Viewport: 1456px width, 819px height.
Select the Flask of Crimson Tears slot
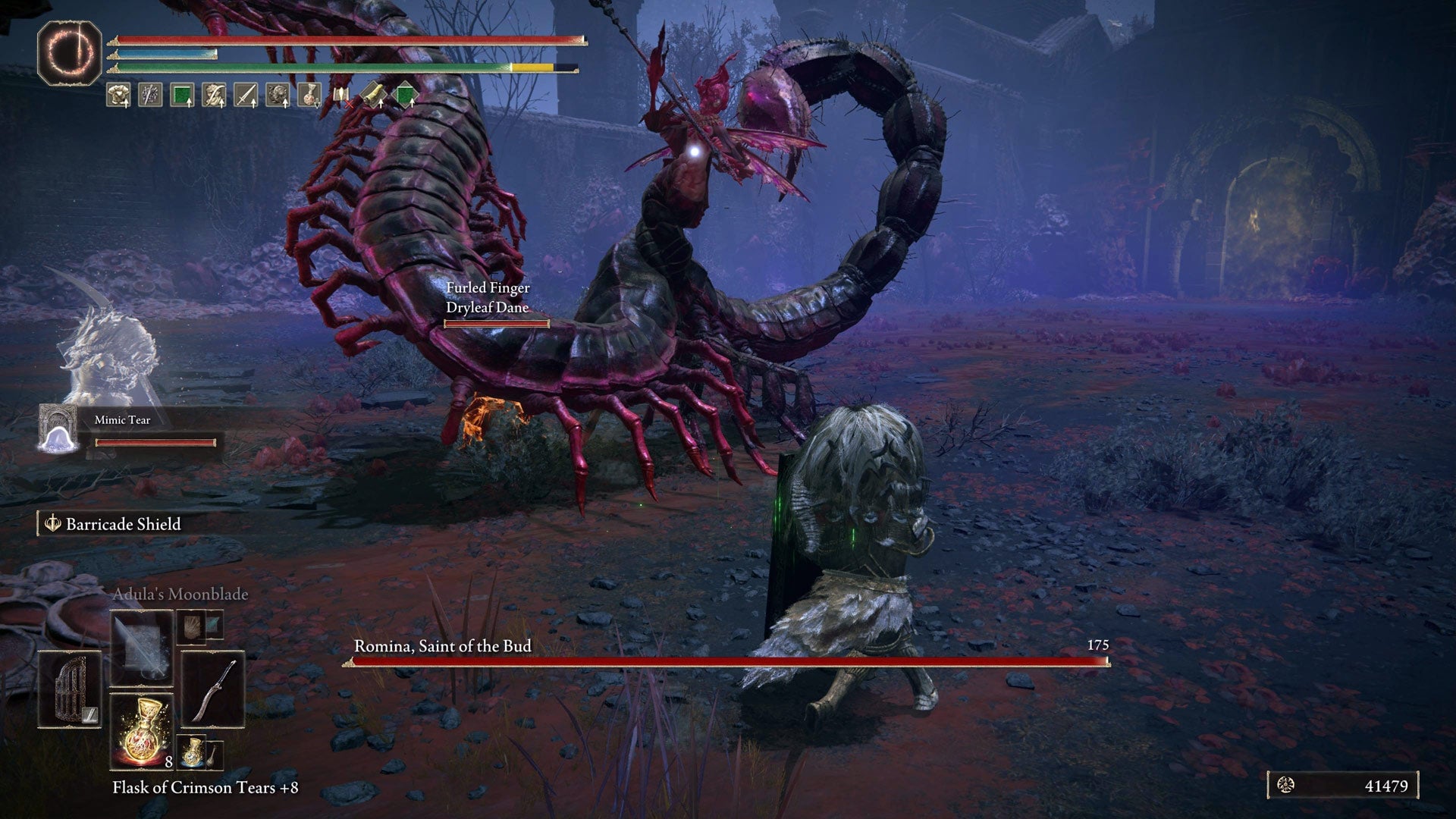click(141, 730)
